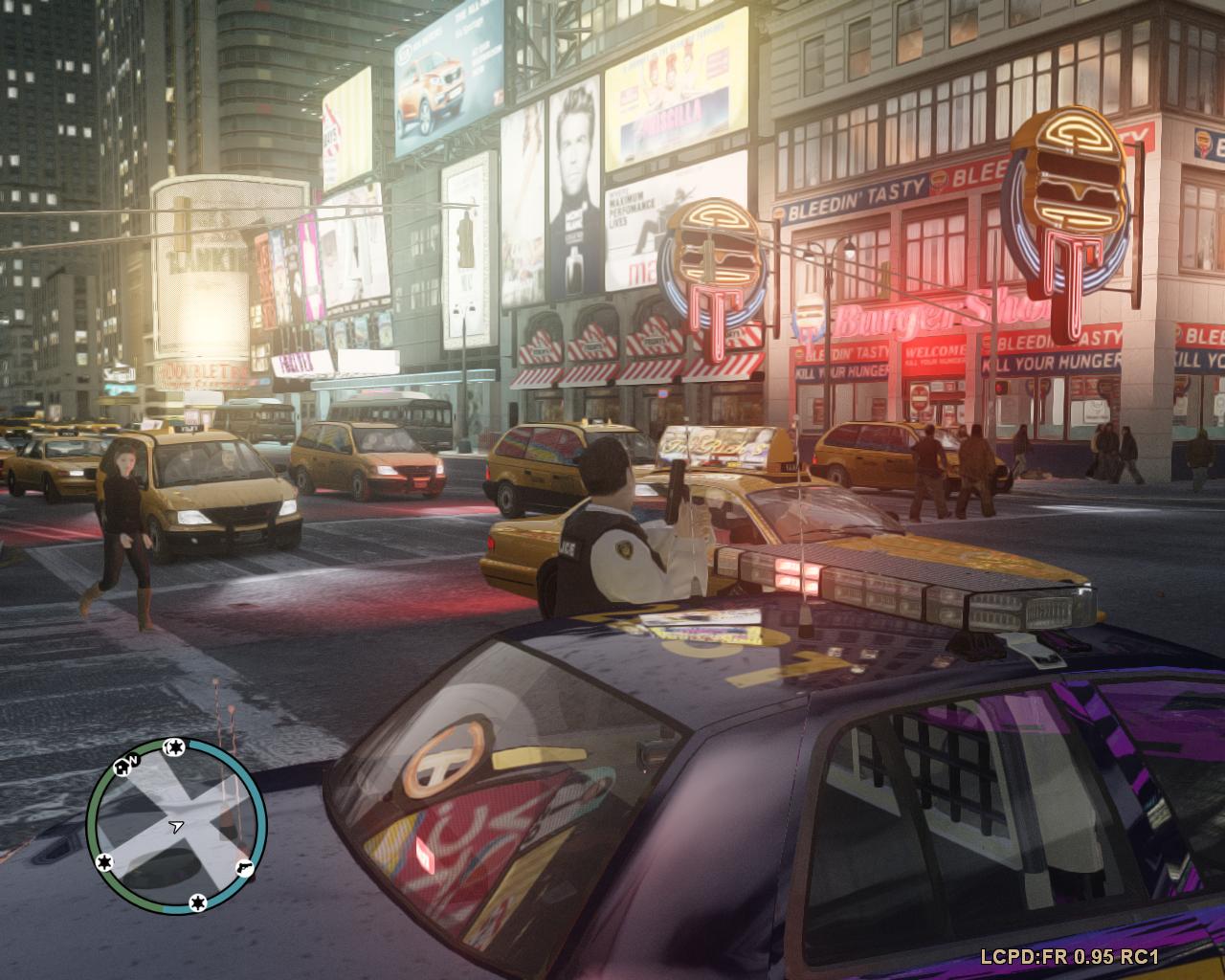Select the safehouse blip on the radar
1225x980 pixels.
coord(122,766)
